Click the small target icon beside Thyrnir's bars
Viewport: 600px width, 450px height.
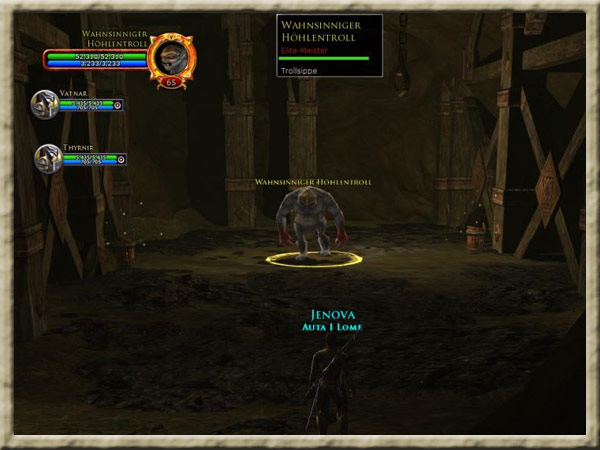pos(122,159)
